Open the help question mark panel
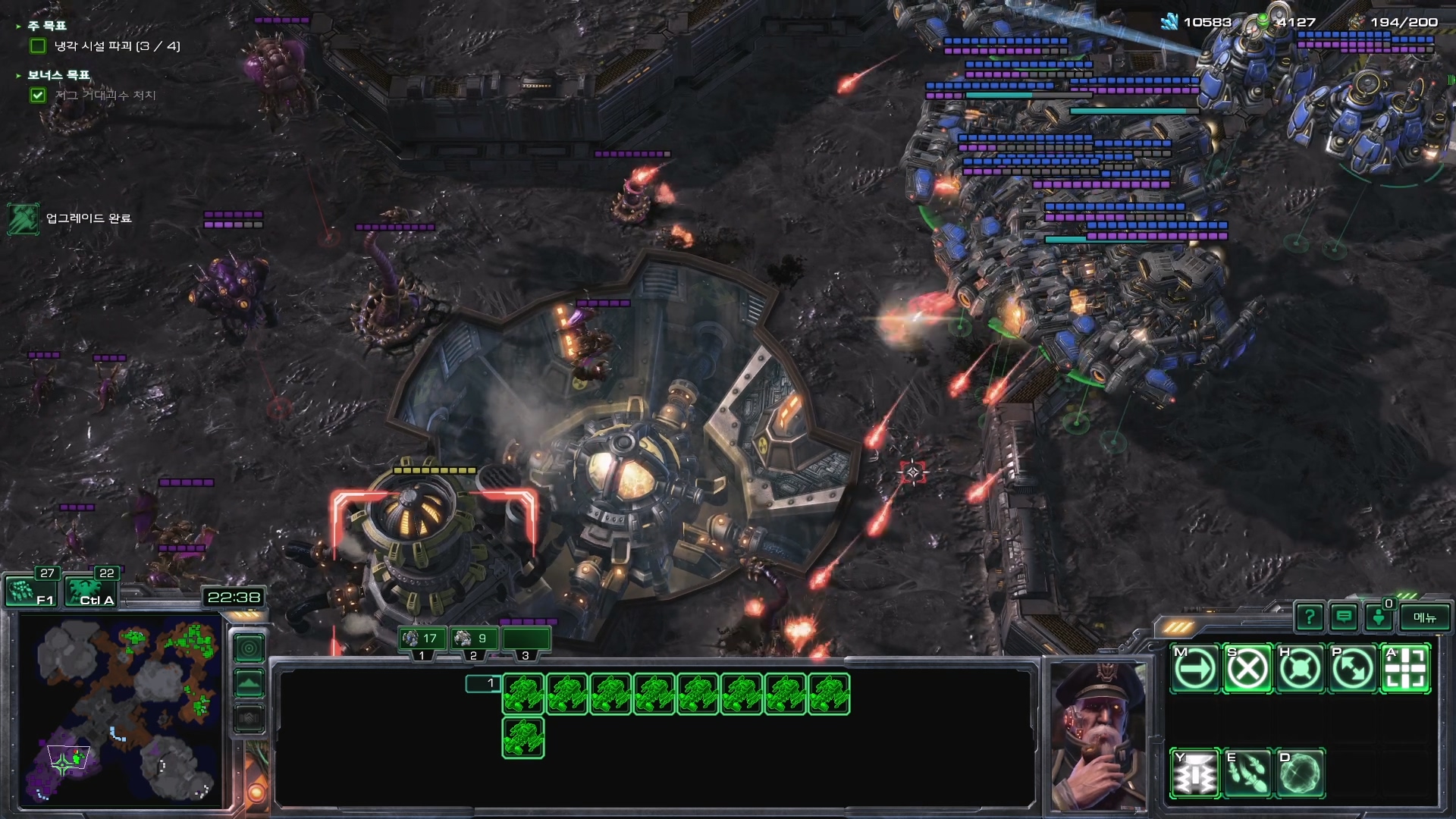The height and width of the screenshot is (819, 1456). (x=1309, y=618)
